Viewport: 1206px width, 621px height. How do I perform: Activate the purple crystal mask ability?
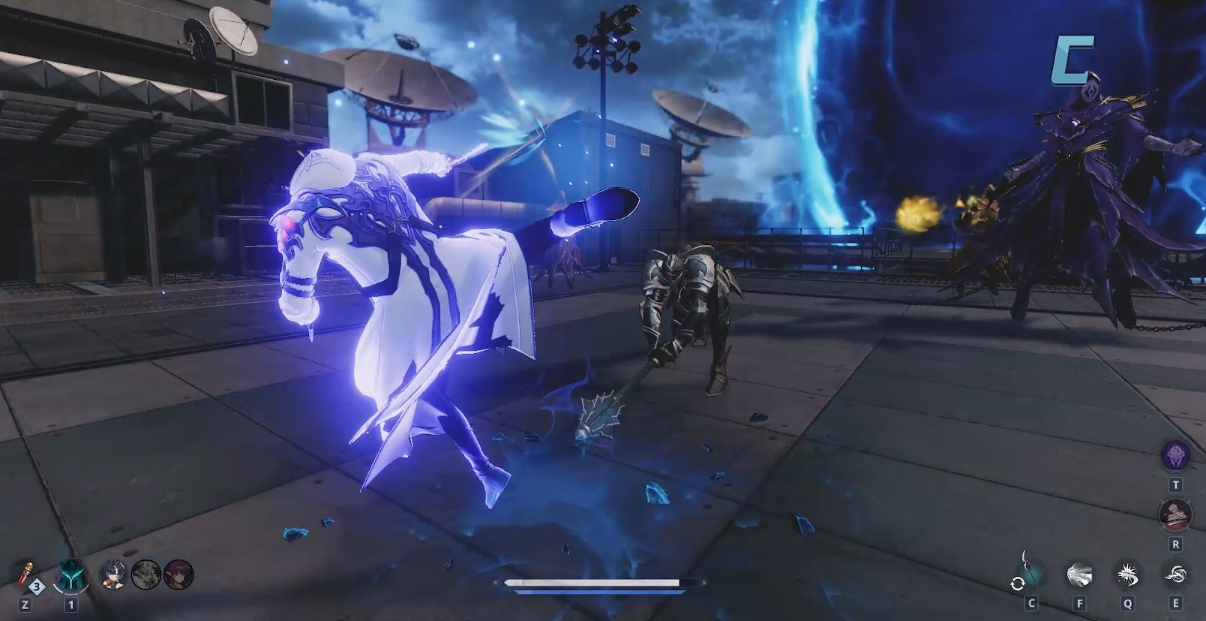(x=1175, y=456)
